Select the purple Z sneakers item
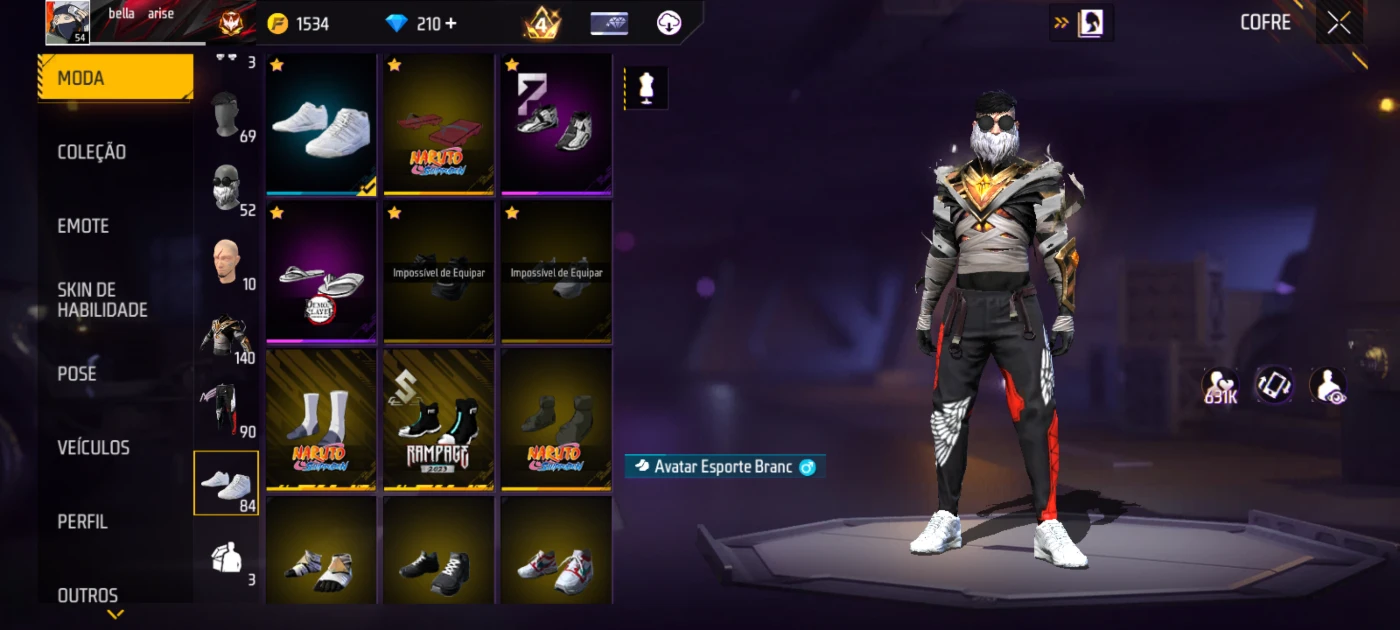 [555, 124]
